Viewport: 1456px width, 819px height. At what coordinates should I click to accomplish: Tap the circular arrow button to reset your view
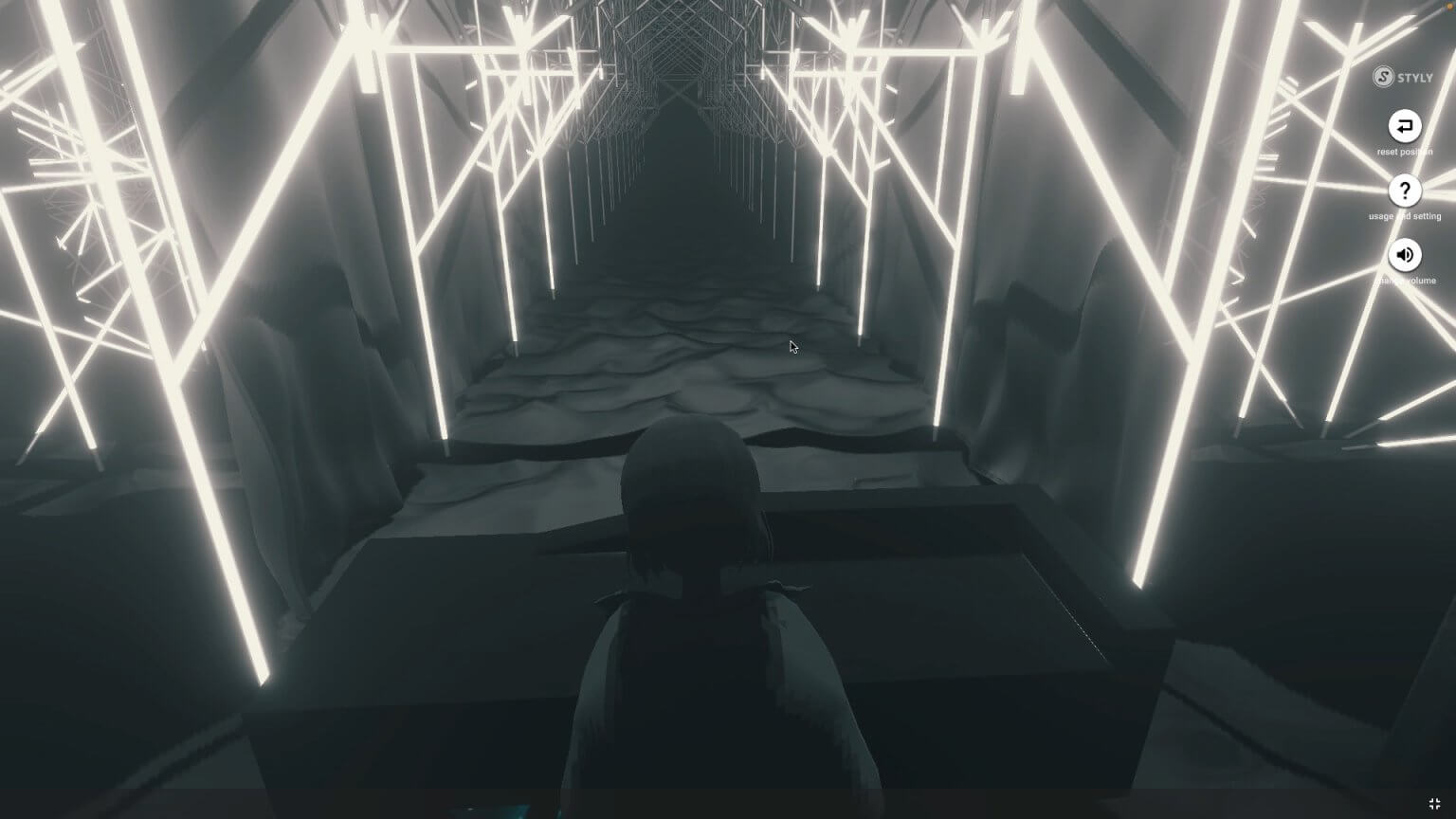coord(1405,126)
